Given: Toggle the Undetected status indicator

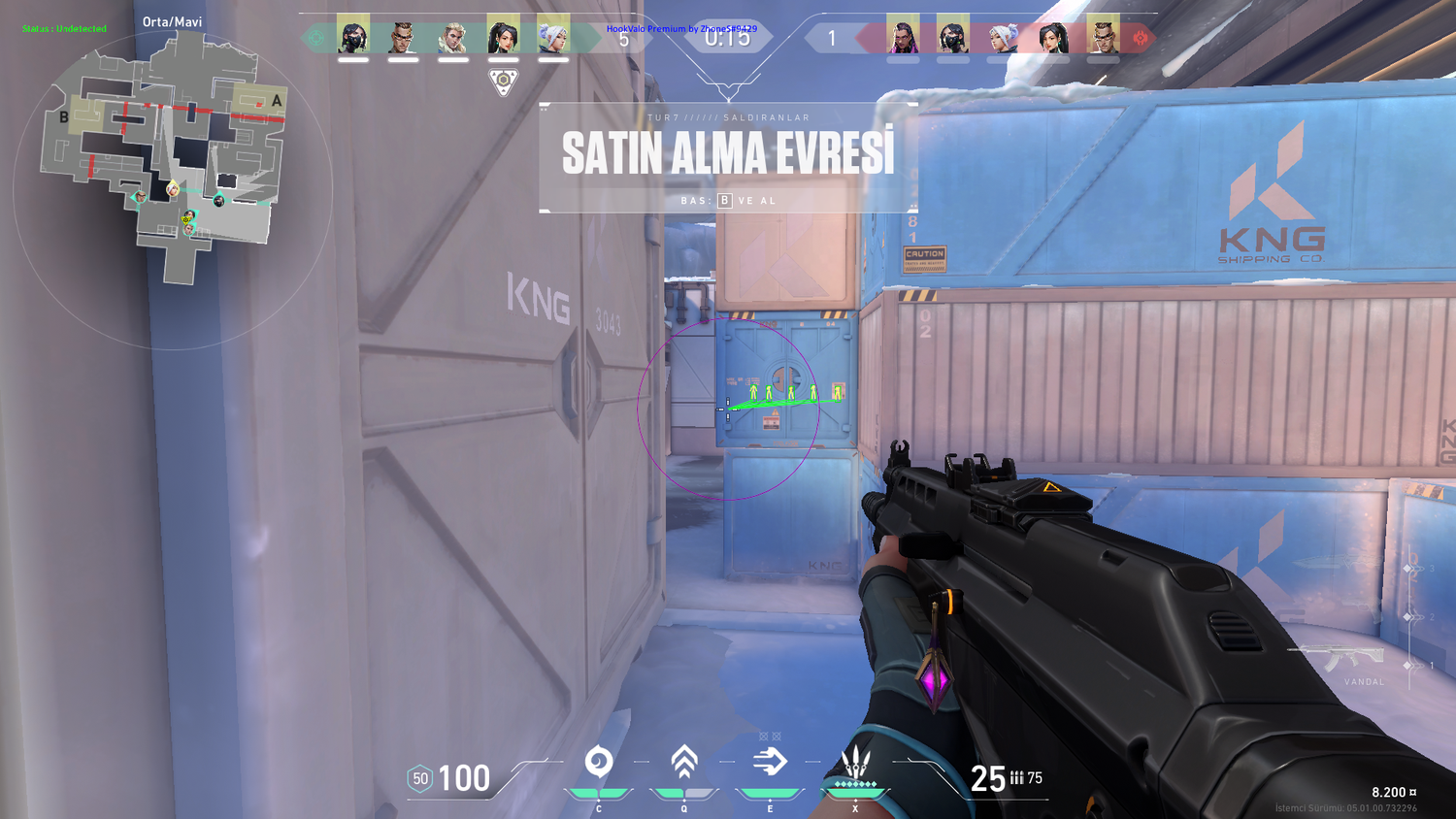Looking at the screenshot, I should 63,28.
